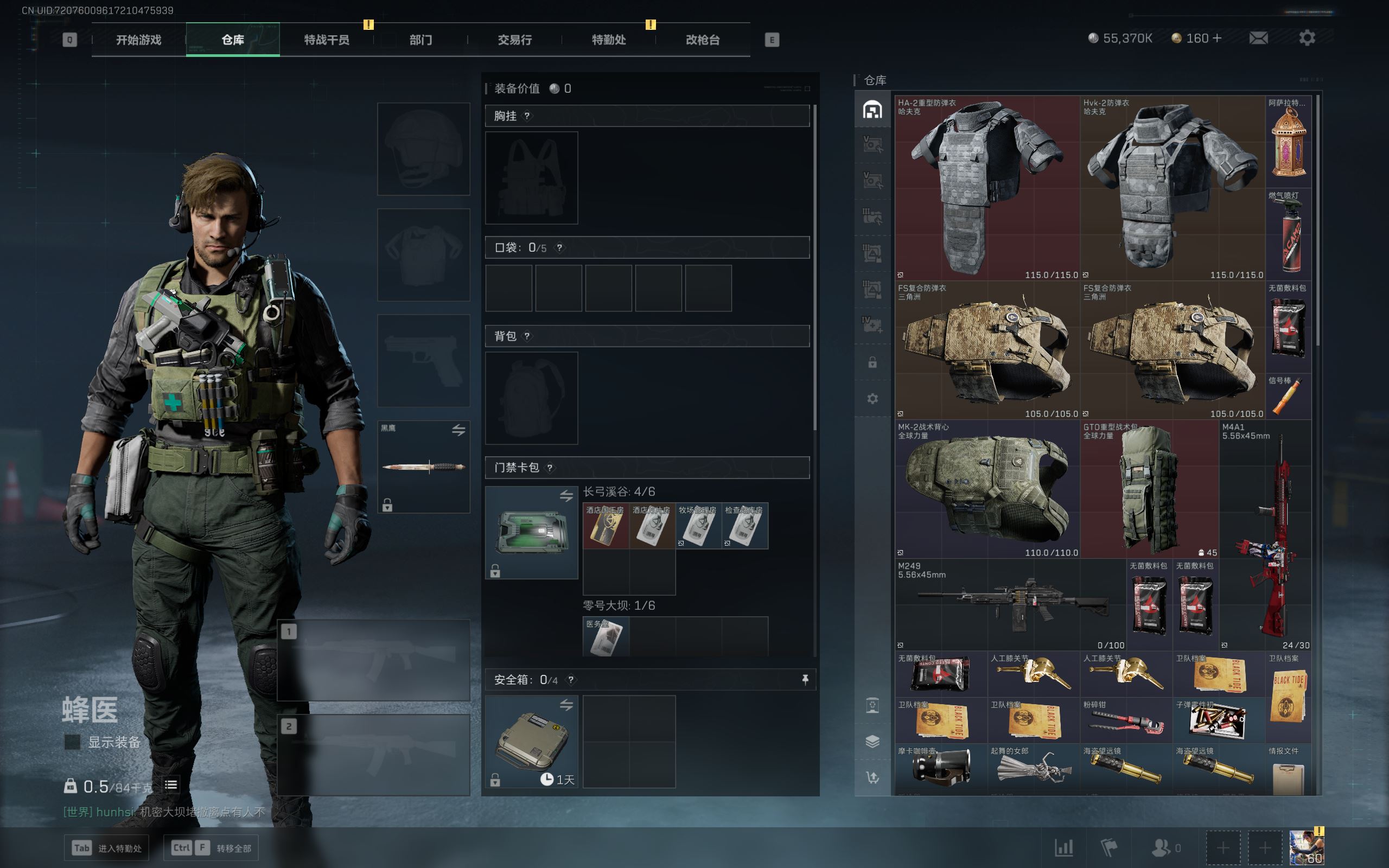Switch to the 开始游戏 tab
The width and height of the screenshot is (1389, 868).
138,40
